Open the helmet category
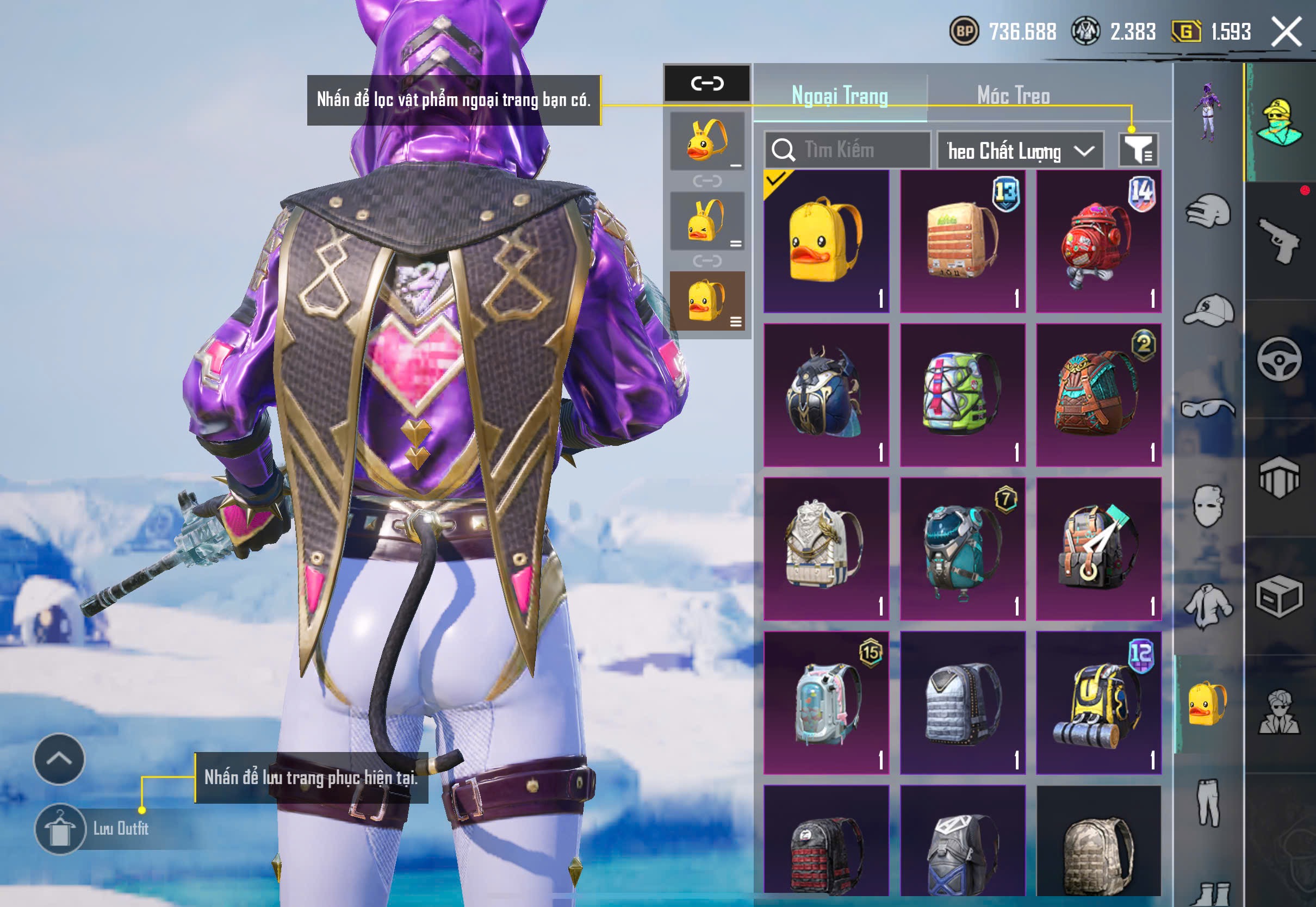1316x907 pixels. (1208, 212)
